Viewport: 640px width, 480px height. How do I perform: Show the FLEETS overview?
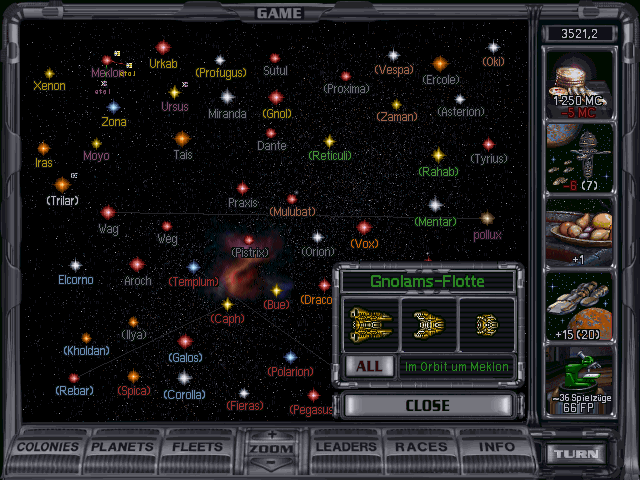pyautogui.click(x=198, y=447)
